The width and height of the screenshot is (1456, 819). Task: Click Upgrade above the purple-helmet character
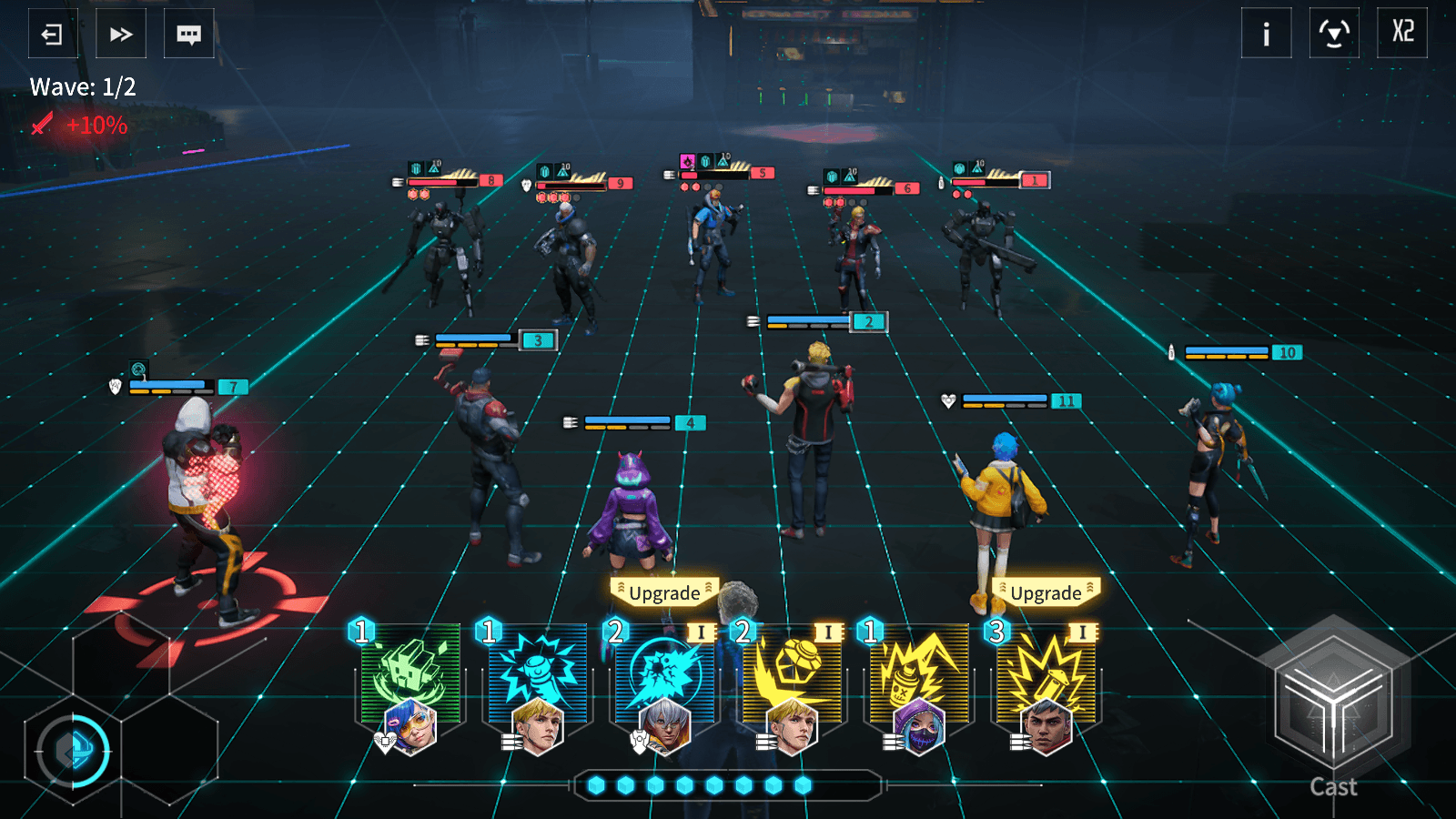(x=665, y=592)
